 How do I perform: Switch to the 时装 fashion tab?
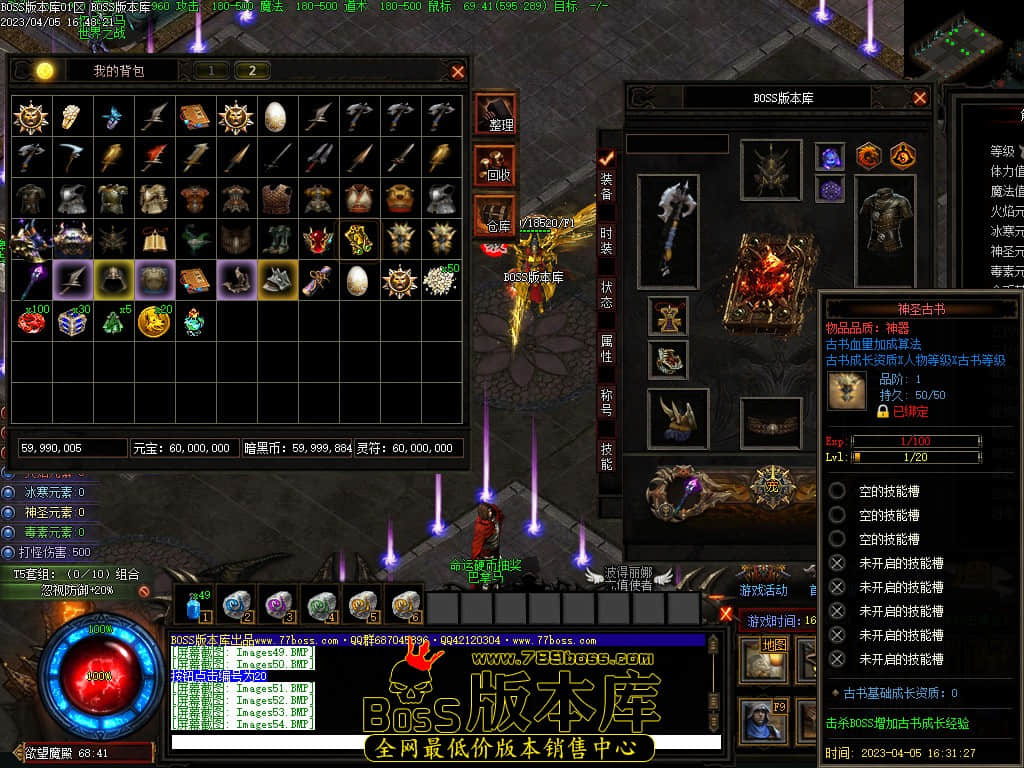click(x=606, y=240)
